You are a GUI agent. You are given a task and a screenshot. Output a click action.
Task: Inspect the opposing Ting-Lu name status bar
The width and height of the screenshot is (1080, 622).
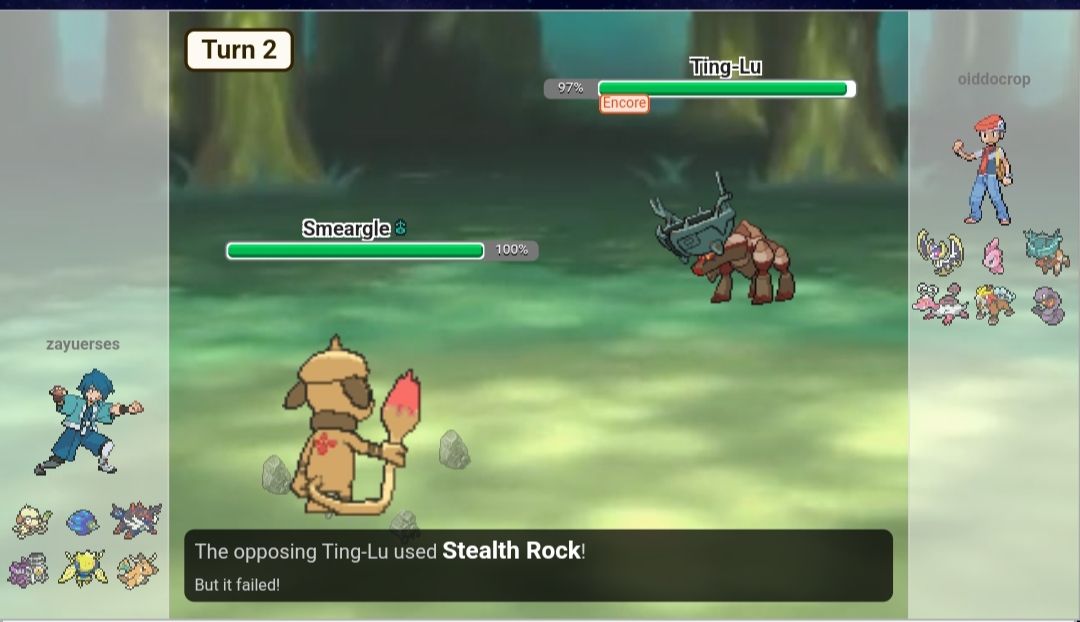point(725,68)
